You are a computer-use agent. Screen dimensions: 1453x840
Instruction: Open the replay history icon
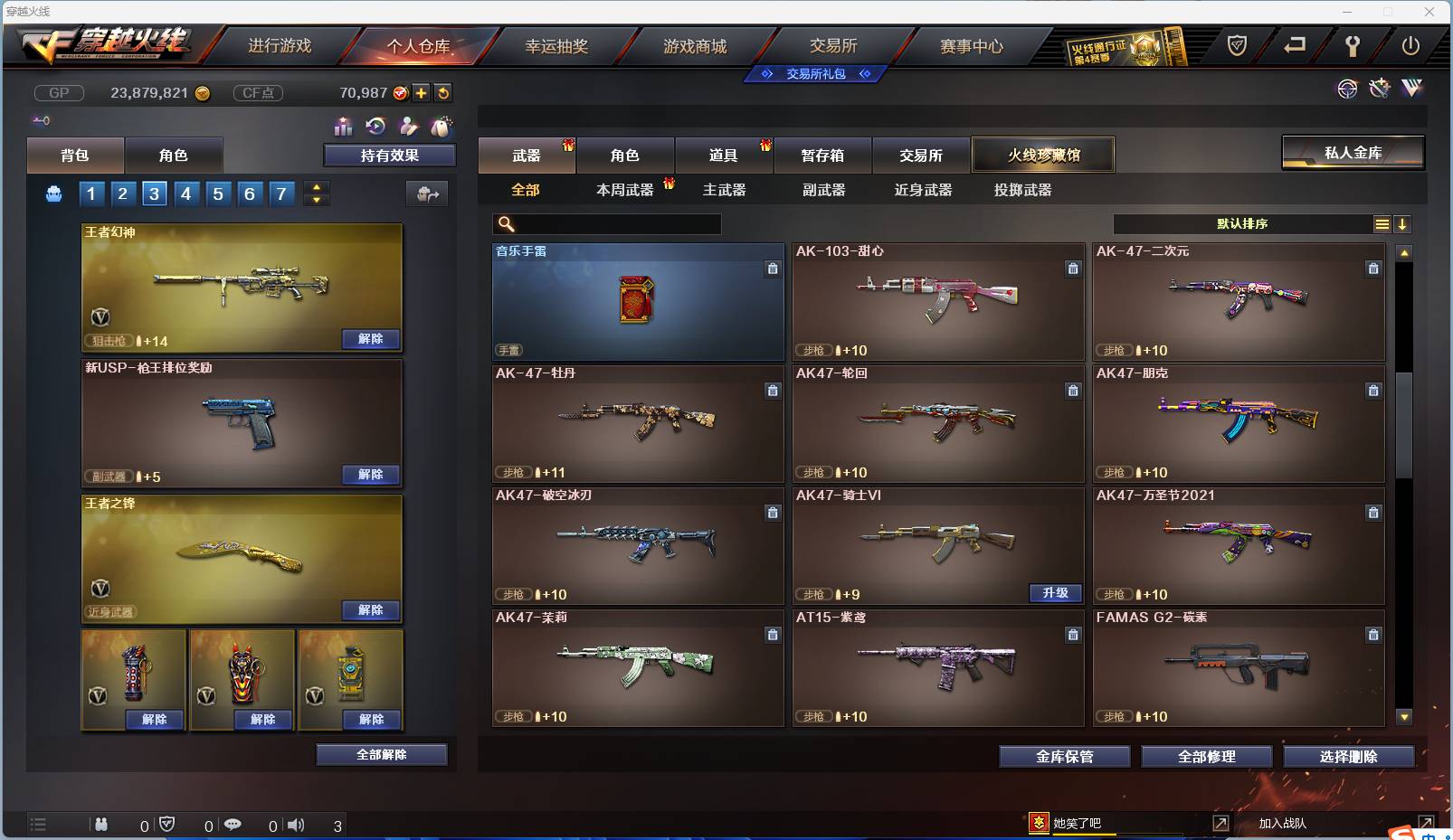tap(375, 126)
